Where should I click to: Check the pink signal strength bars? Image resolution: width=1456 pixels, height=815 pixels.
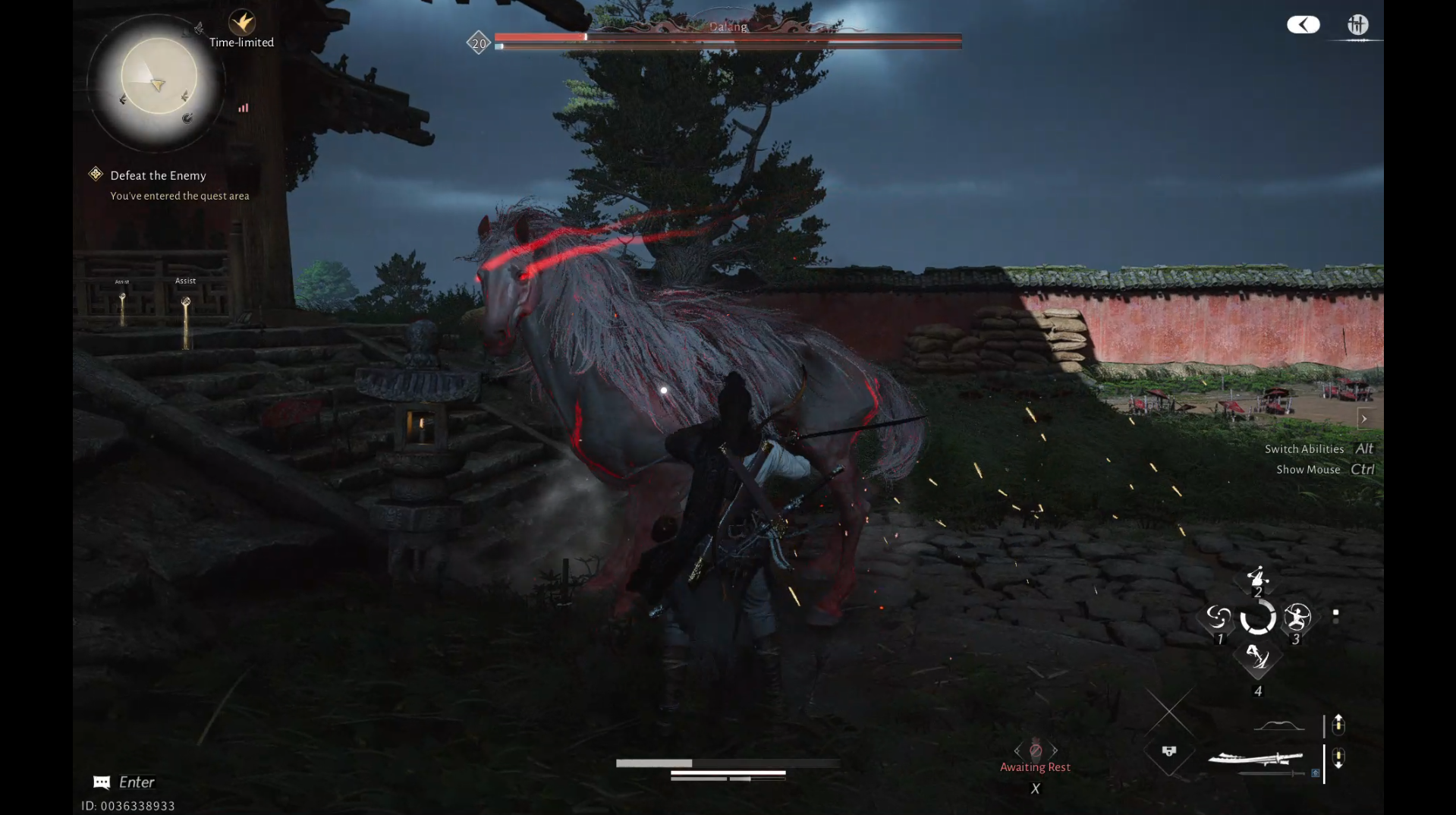[x=243, y=108]
